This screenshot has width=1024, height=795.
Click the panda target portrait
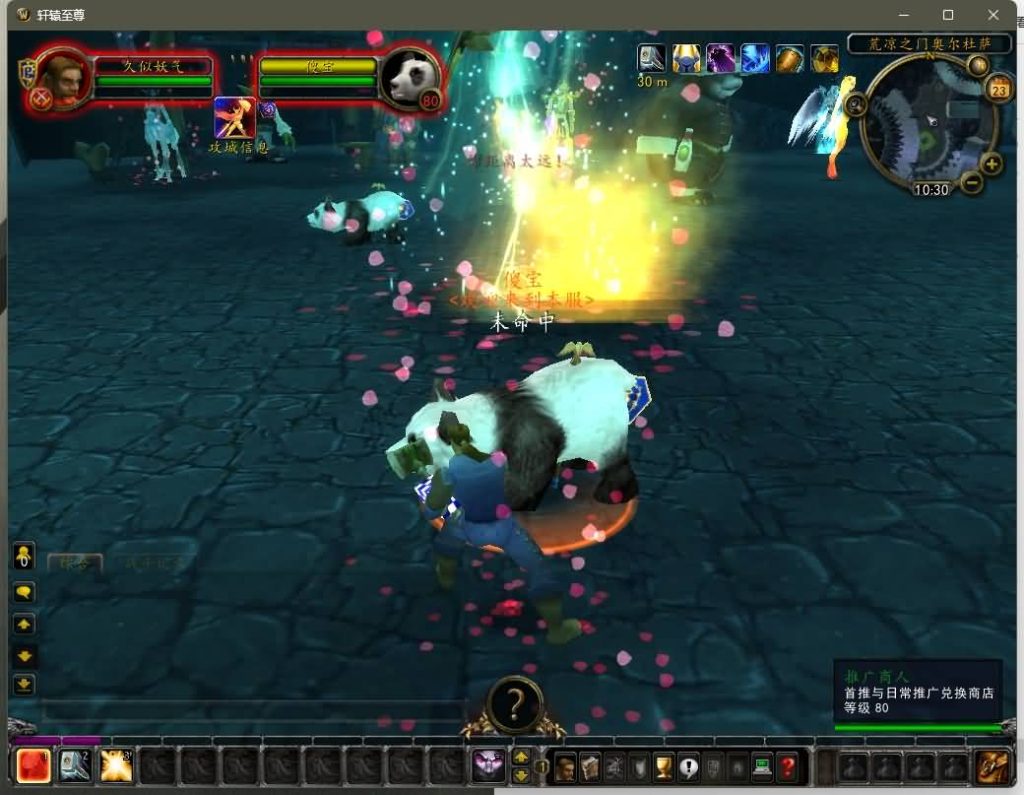(409, 78)
